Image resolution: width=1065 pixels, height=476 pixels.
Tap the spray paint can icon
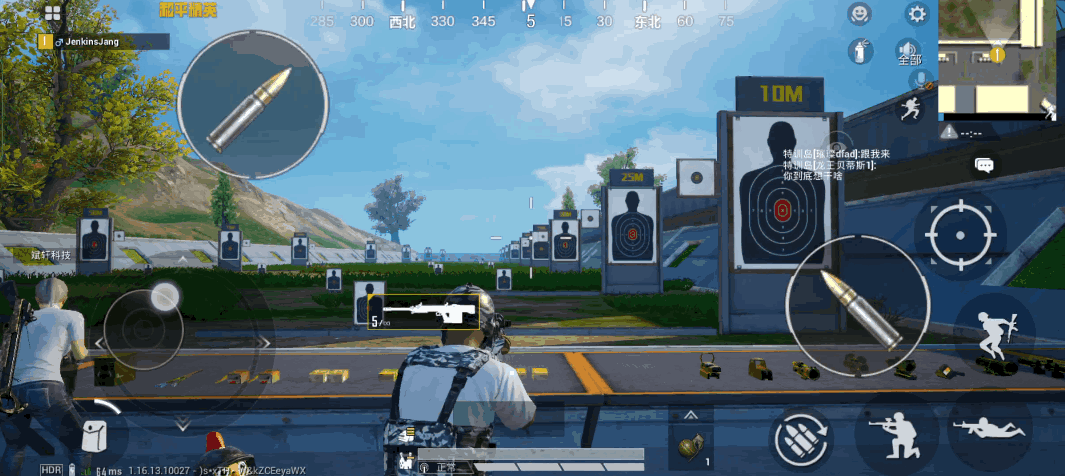coord(859,51)
